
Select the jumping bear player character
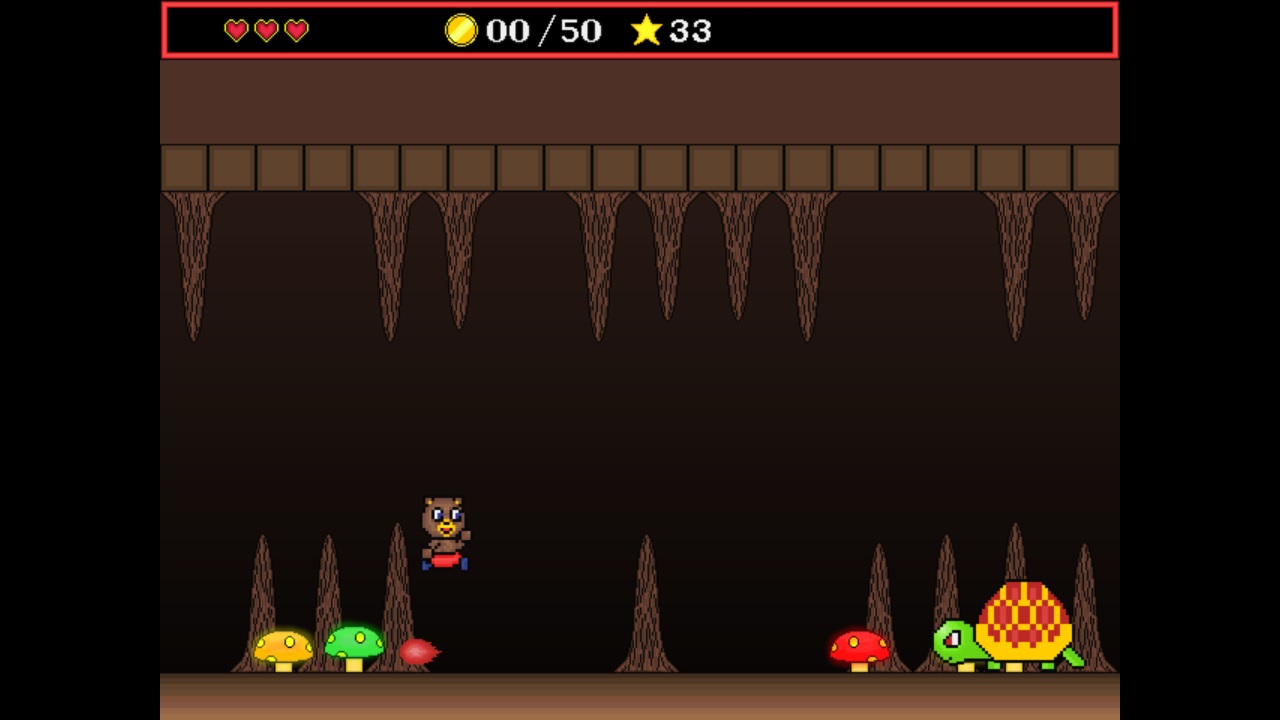click(446, 530)
